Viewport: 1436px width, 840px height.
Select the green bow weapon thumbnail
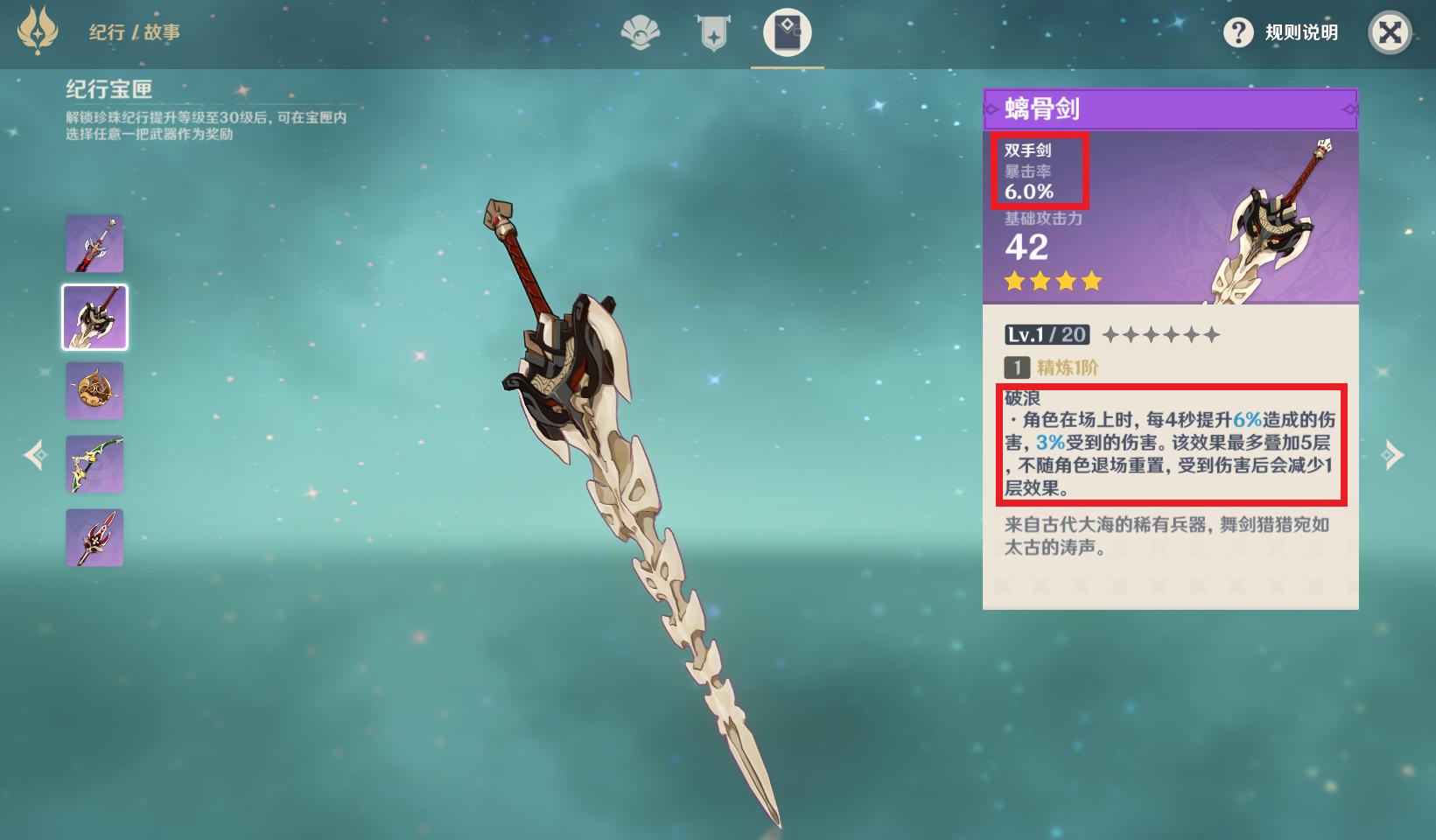pos(95,464)
